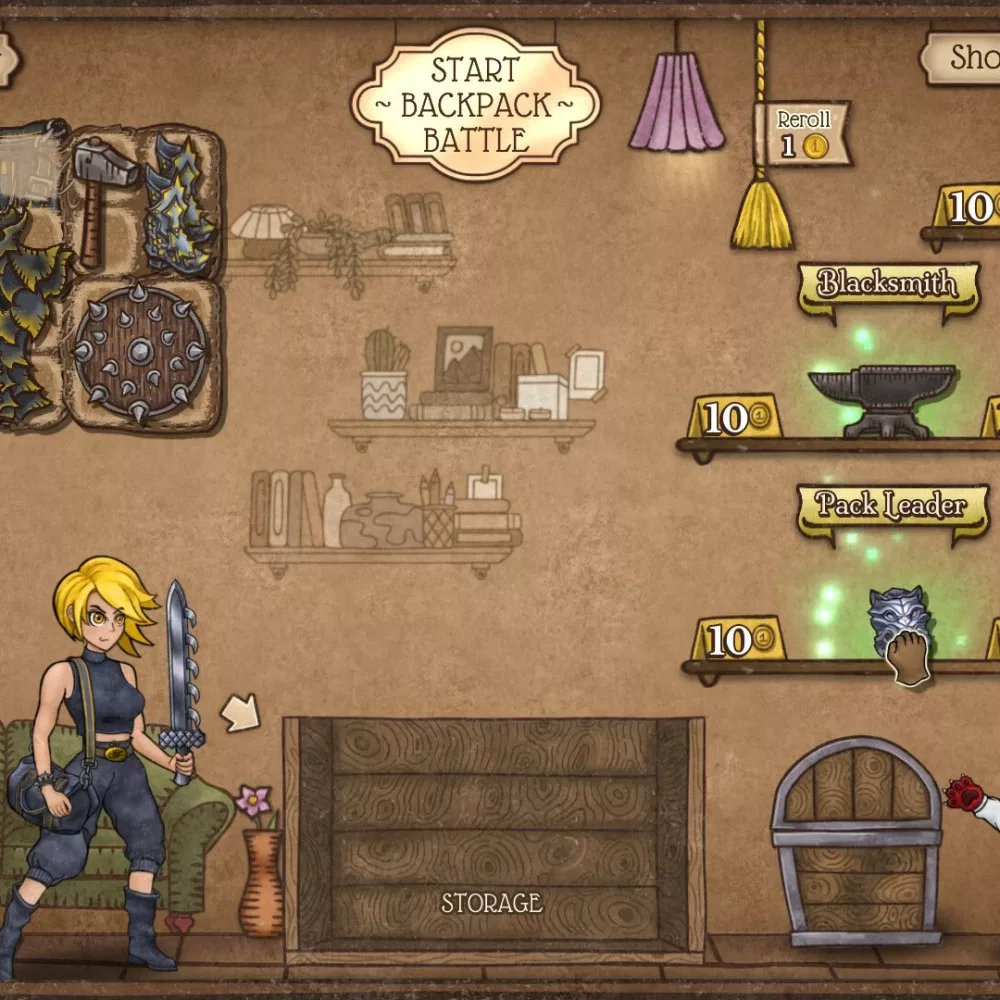Select the spiked wooden shield in backpack

point(141,353)
